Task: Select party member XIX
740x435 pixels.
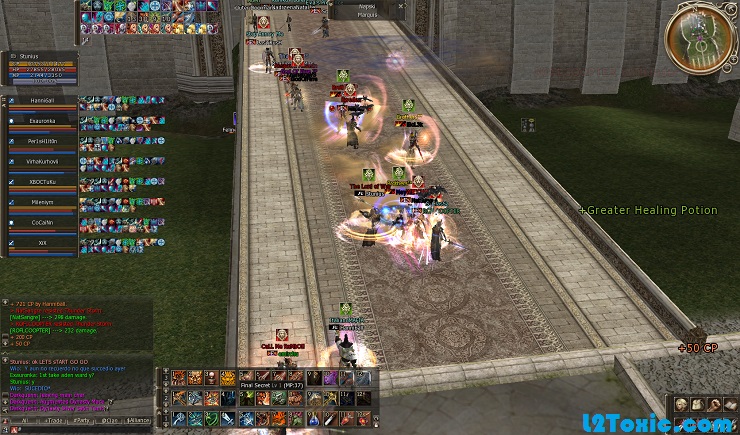Action: 41,242
